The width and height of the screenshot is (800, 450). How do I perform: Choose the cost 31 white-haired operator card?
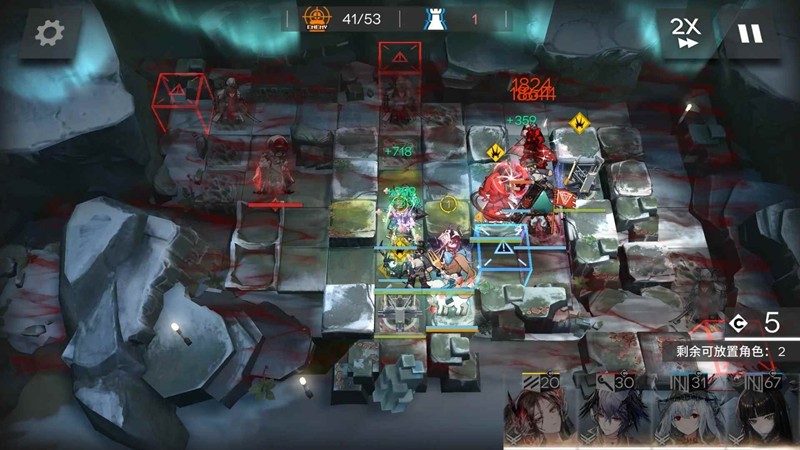point(690,410)
